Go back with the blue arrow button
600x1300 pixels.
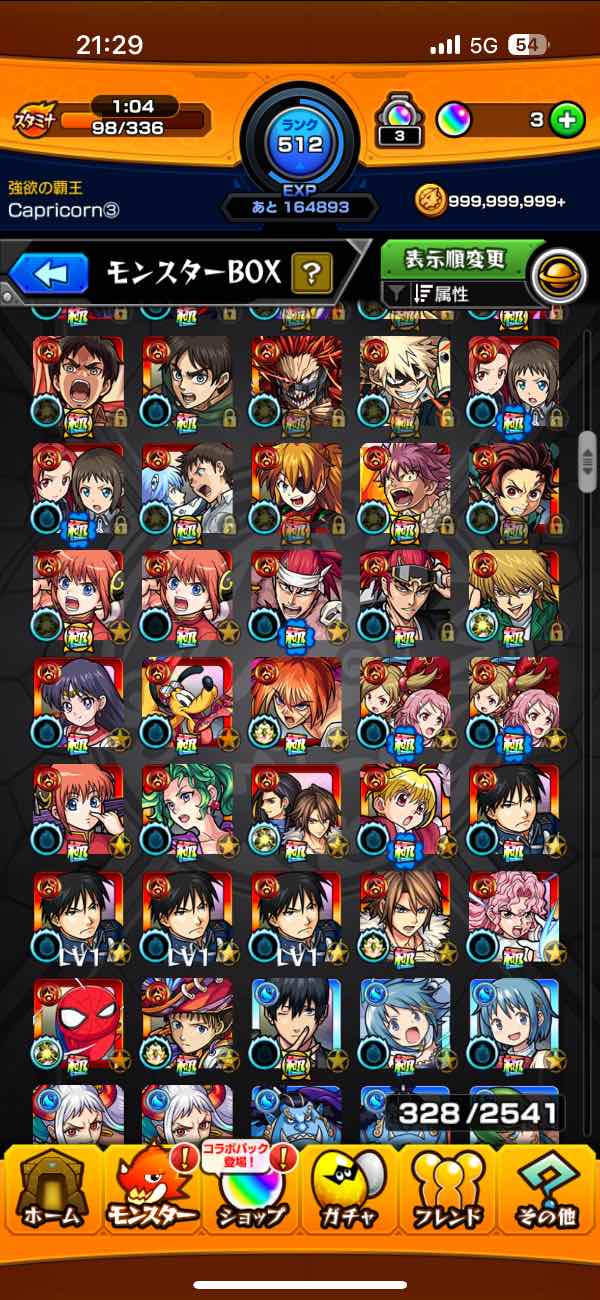49,272
